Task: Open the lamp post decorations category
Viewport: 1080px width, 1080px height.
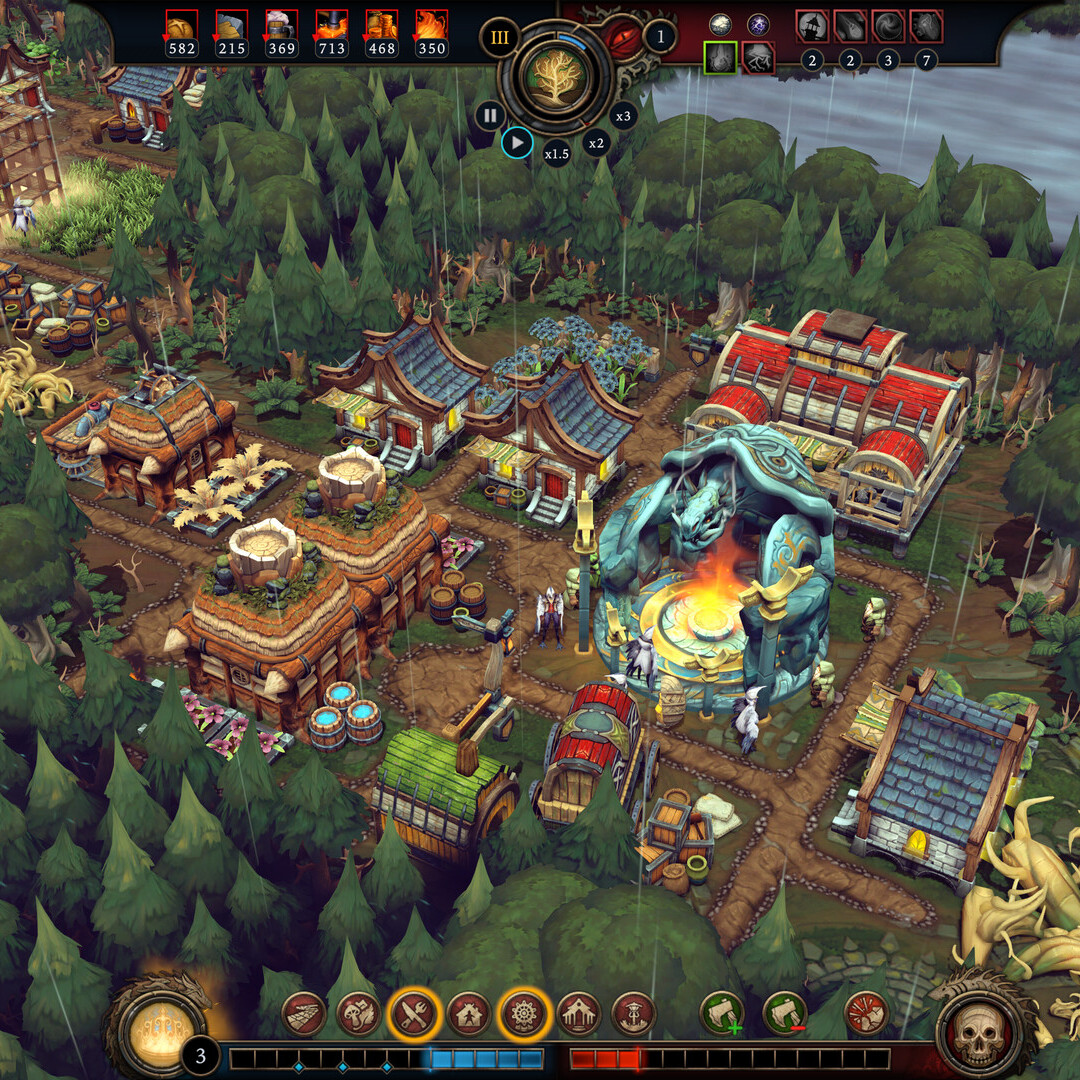Action: point(632,1014)
